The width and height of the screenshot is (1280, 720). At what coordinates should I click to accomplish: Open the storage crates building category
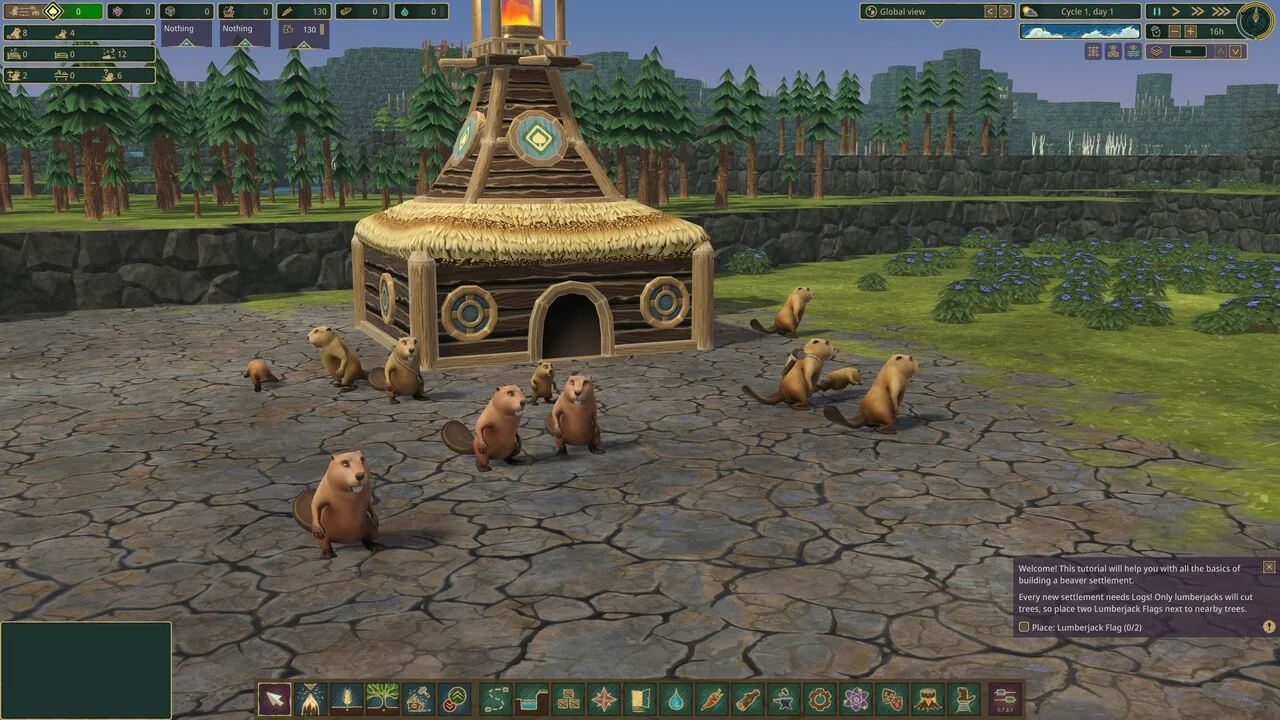pos(568,698)
